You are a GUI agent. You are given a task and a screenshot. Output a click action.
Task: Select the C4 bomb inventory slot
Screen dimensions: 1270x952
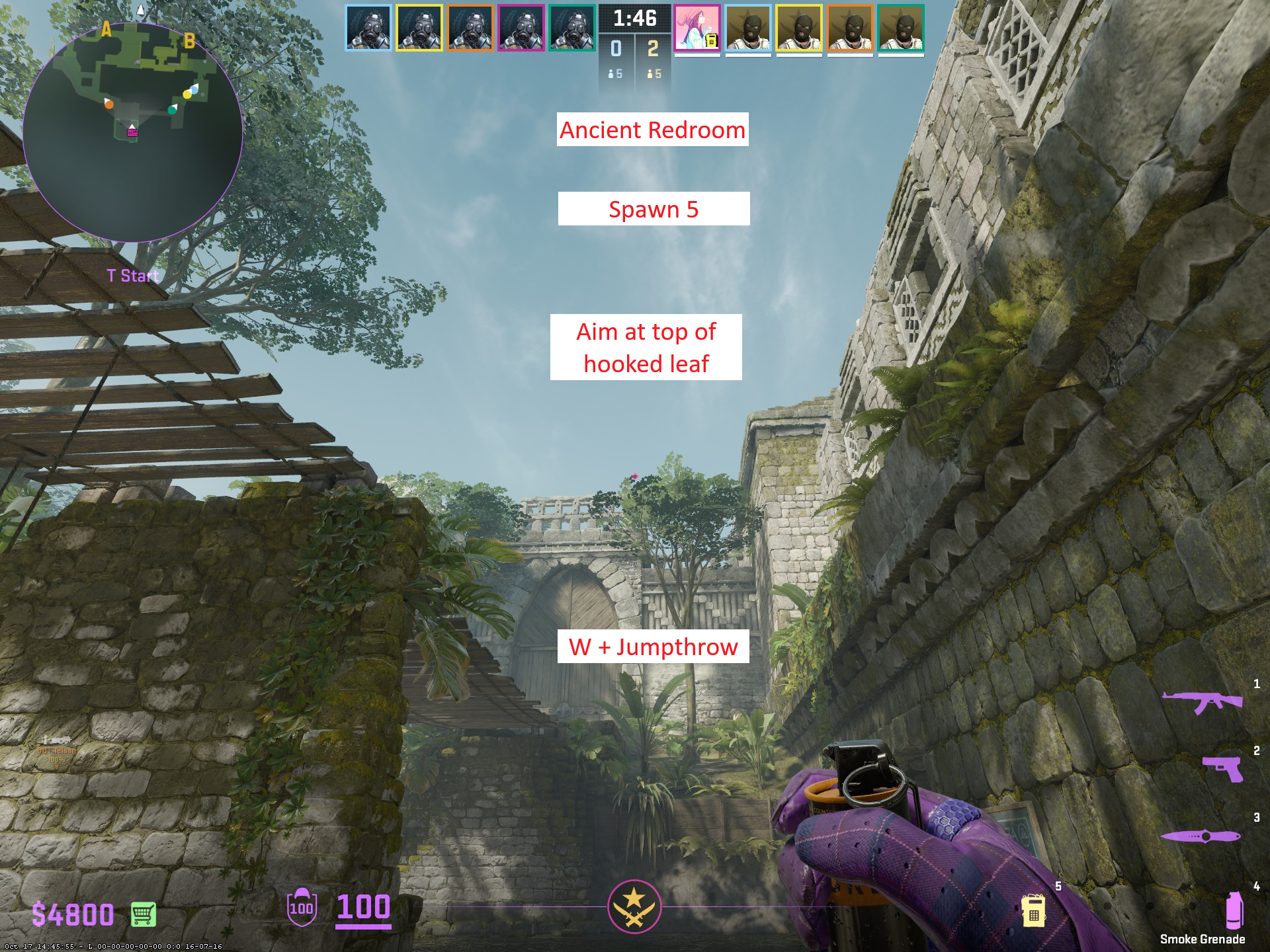coord(1033,910)
